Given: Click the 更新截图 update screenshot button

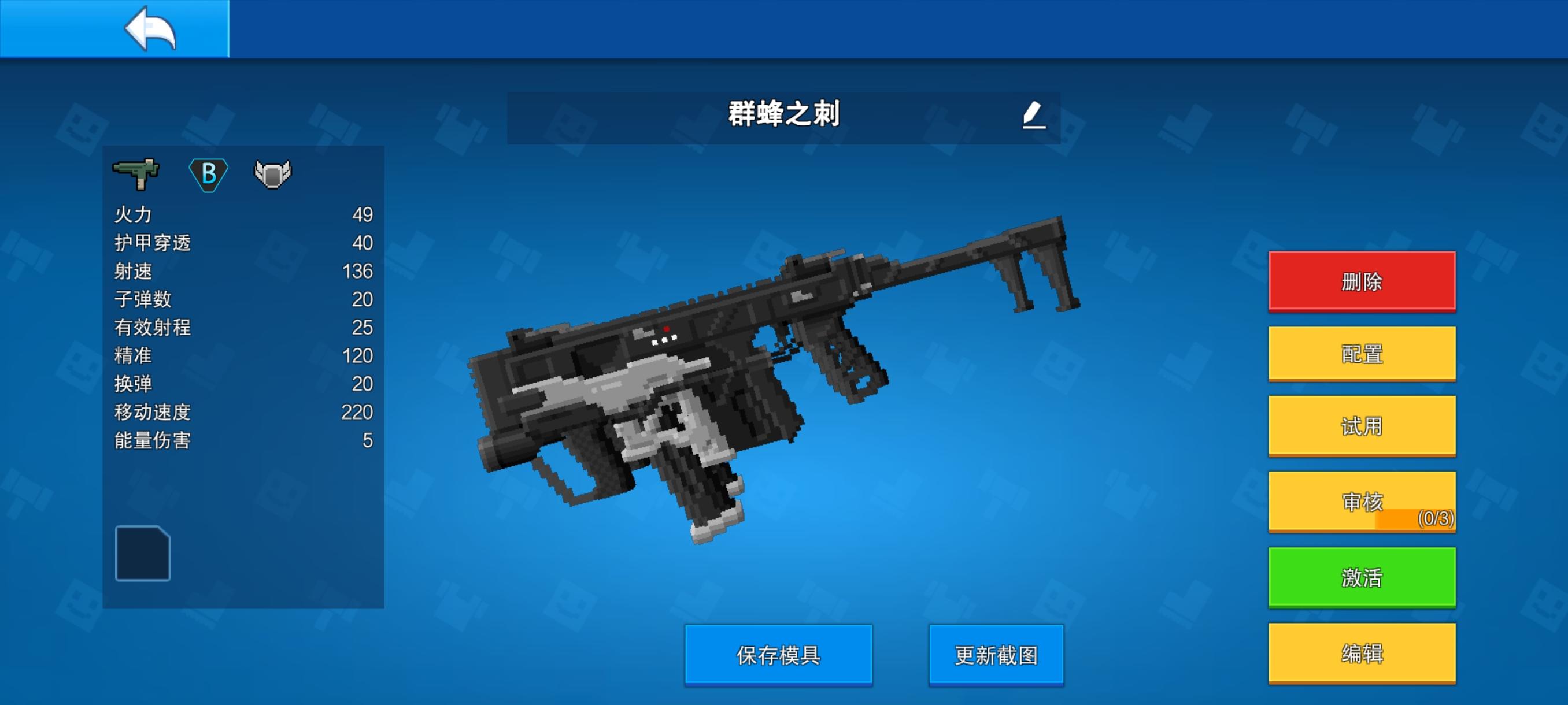Looking at the screenshot, I should point(996,655).
